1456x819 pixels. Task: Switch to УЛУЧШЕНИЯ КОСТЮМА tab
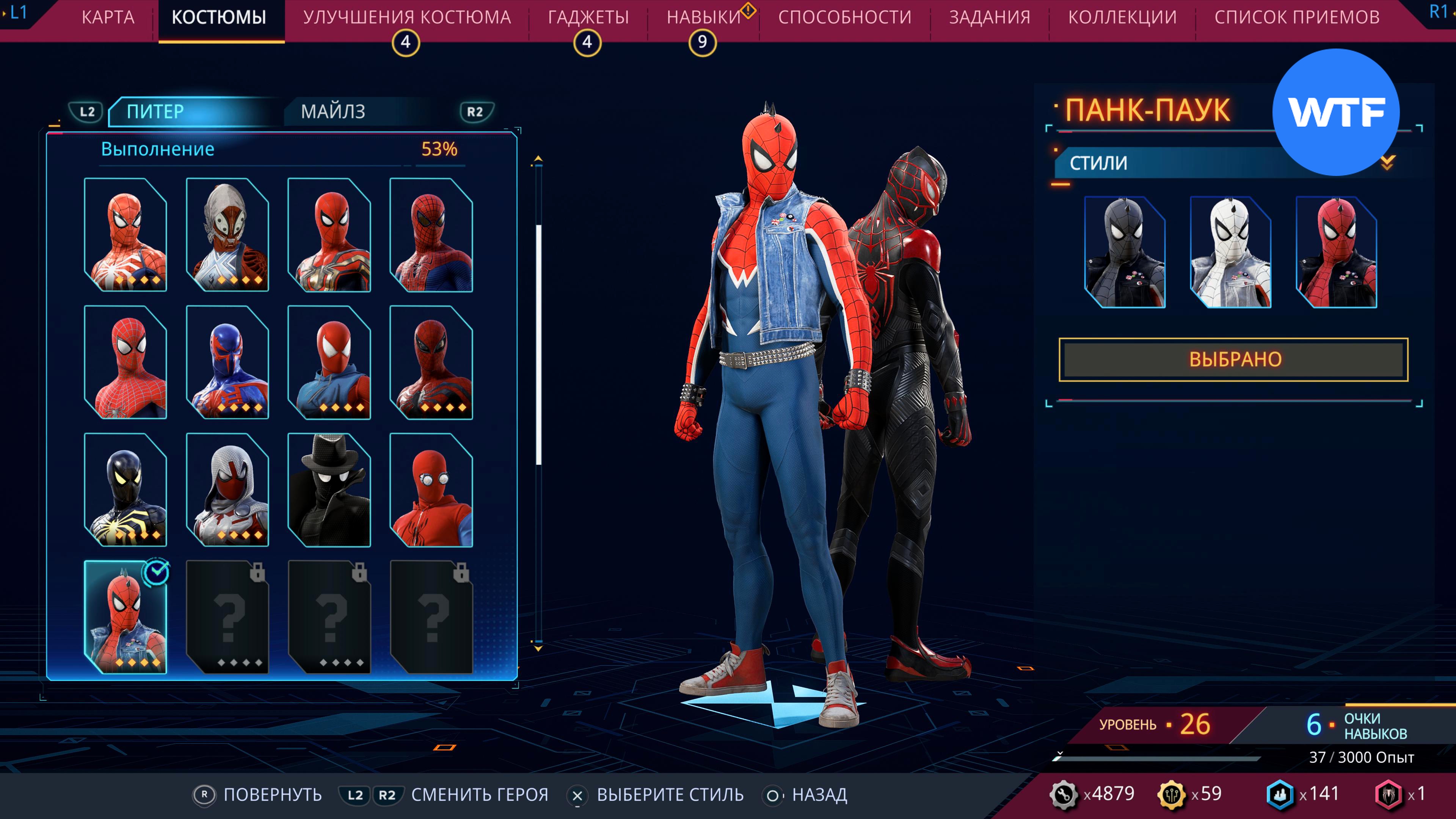pyautogui.click(x=407, y=17)
